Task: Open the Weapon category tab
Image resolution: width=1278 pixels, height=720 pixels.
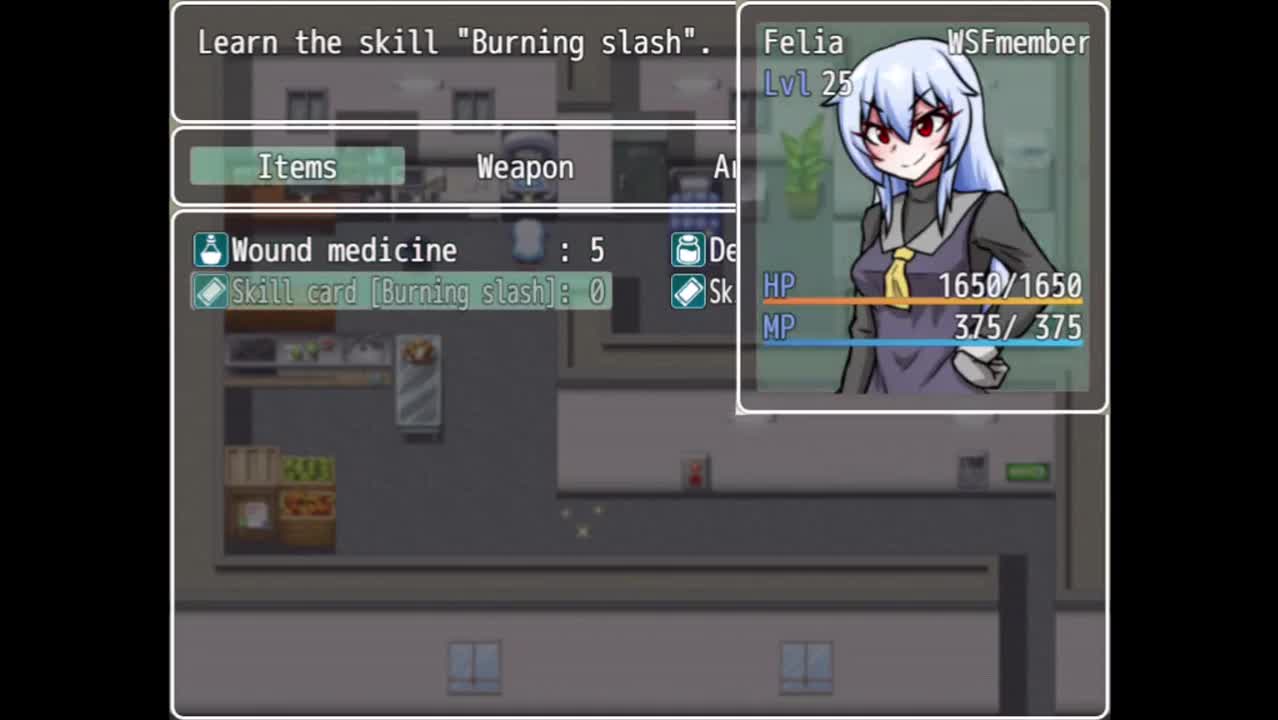Action: click(x=525, y=167)
